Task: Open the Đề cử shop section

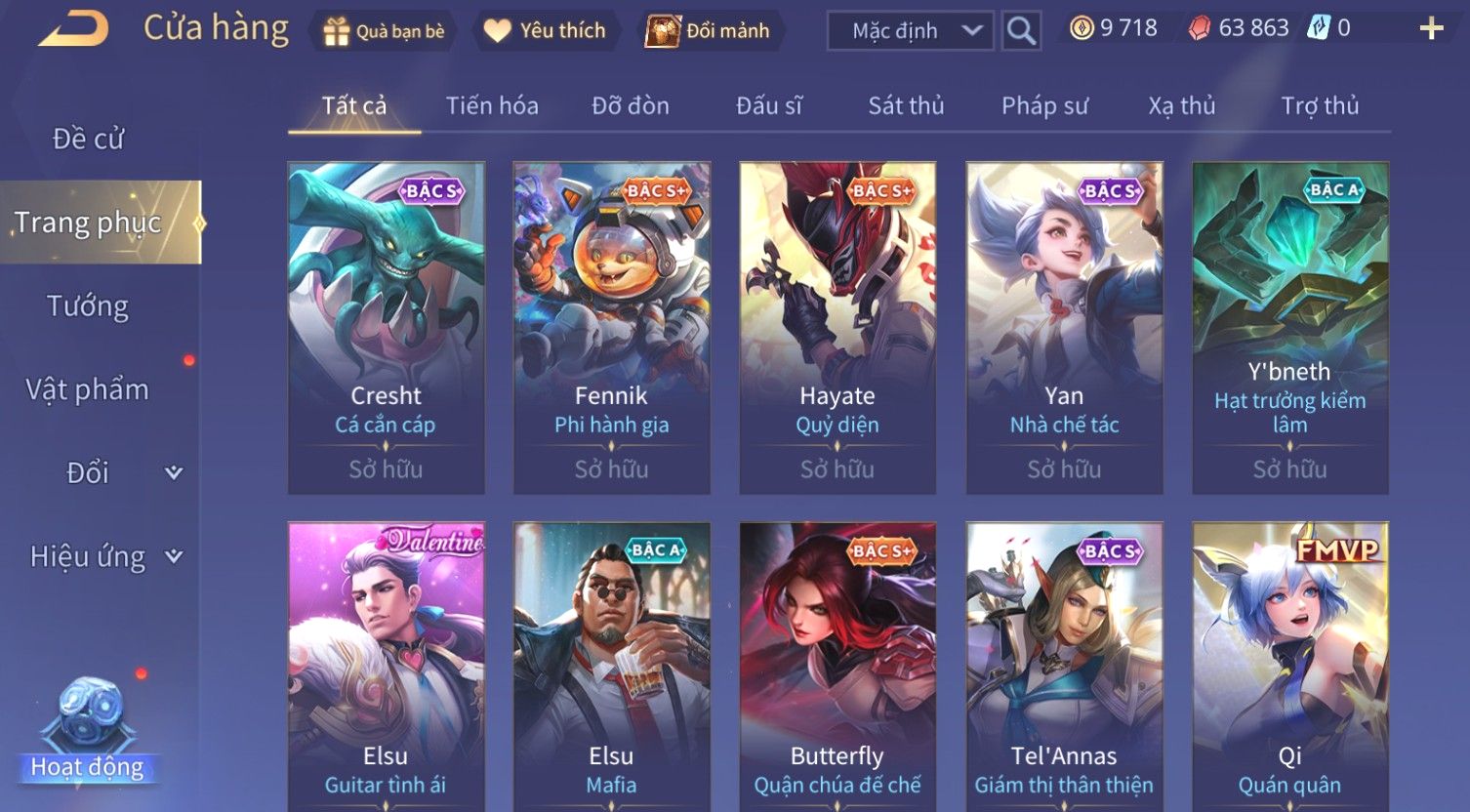Action: point(88,139)
